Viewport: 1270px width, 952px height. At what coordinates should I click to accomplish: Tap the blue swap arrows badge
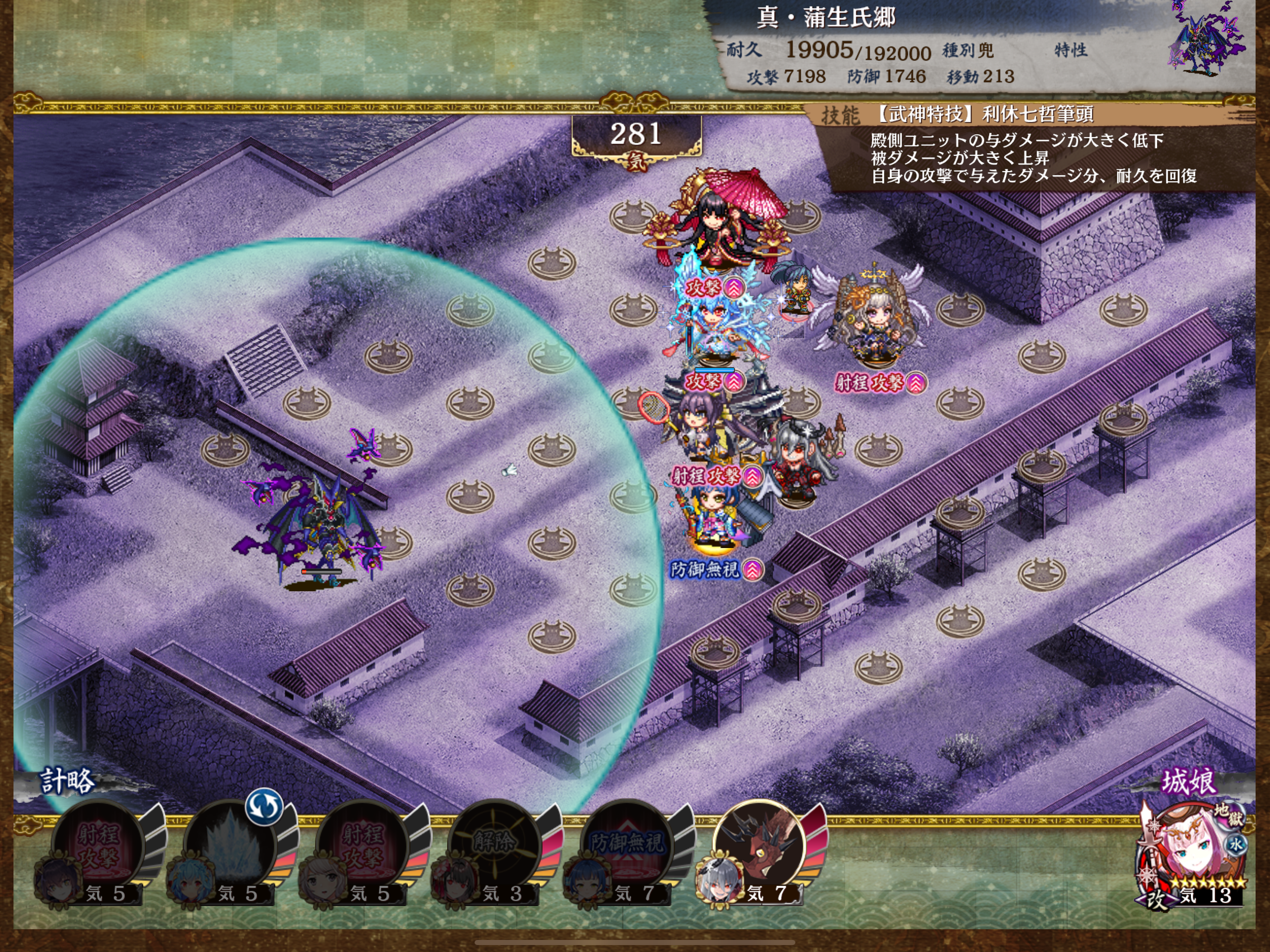click(264, 806)
